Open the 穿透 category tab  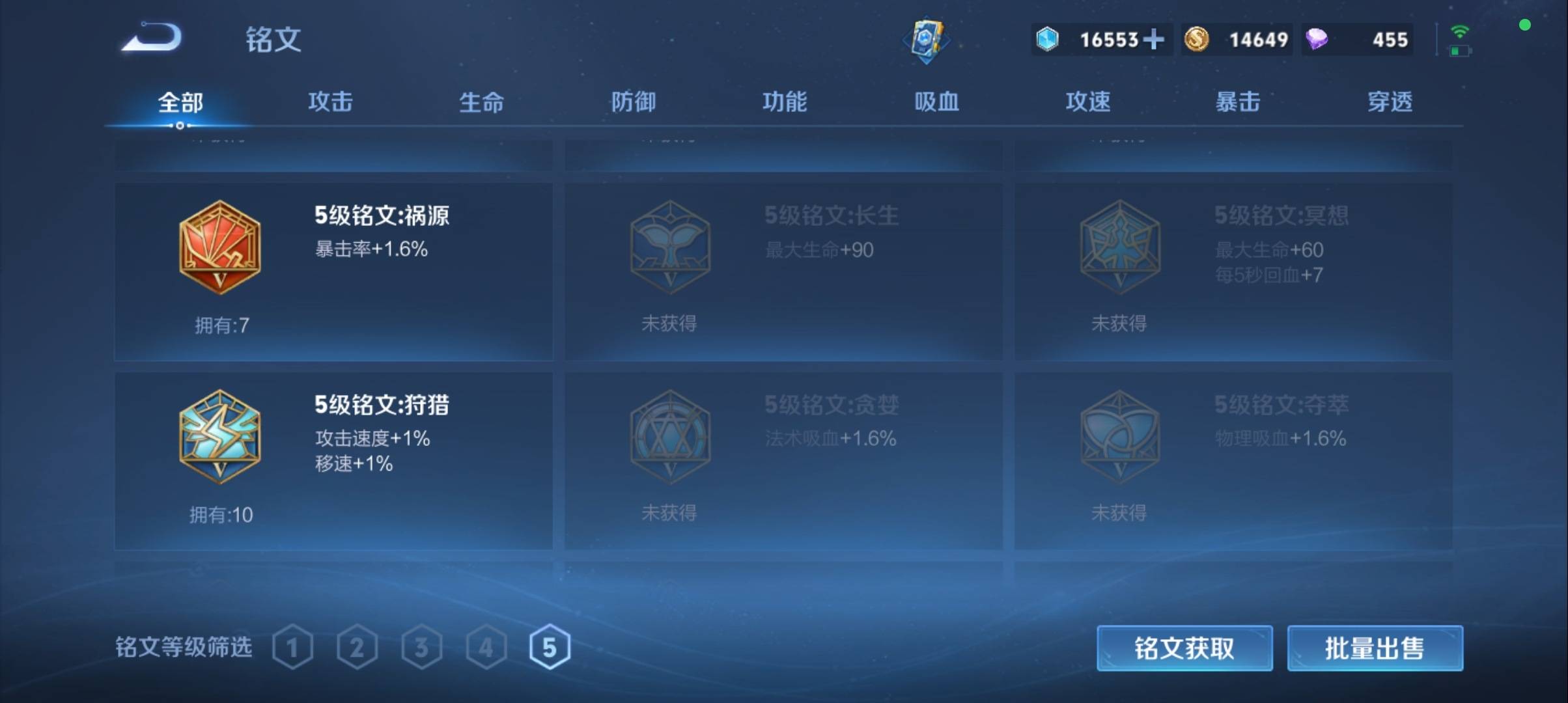point(1390,102)
